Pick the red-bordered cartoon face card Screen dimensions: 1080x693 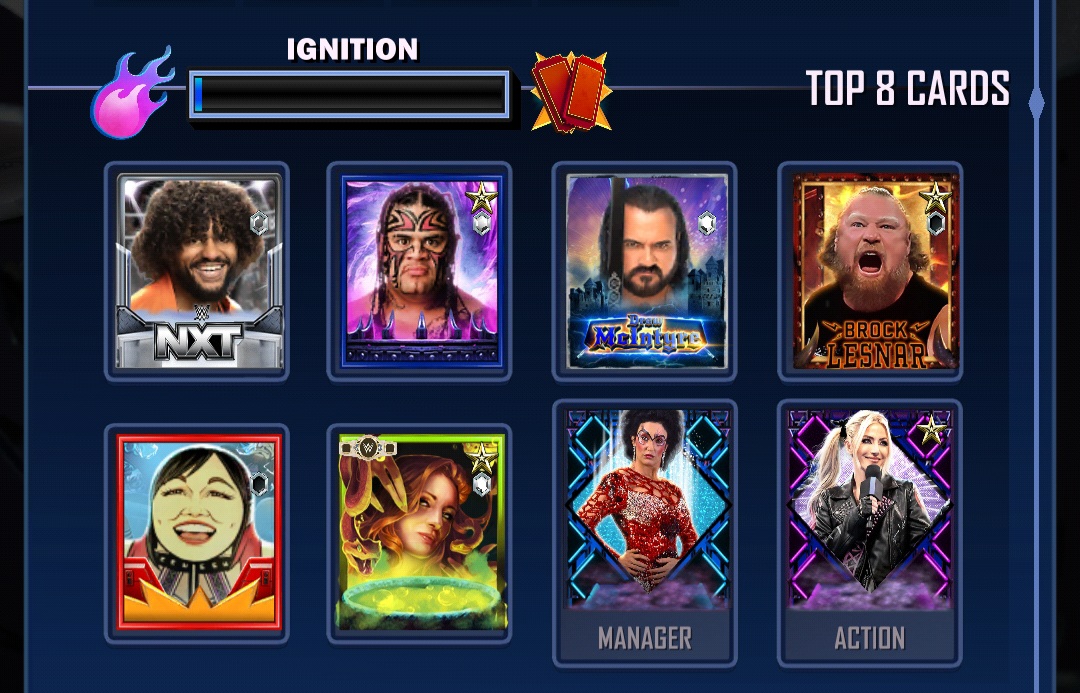point(197,533)
